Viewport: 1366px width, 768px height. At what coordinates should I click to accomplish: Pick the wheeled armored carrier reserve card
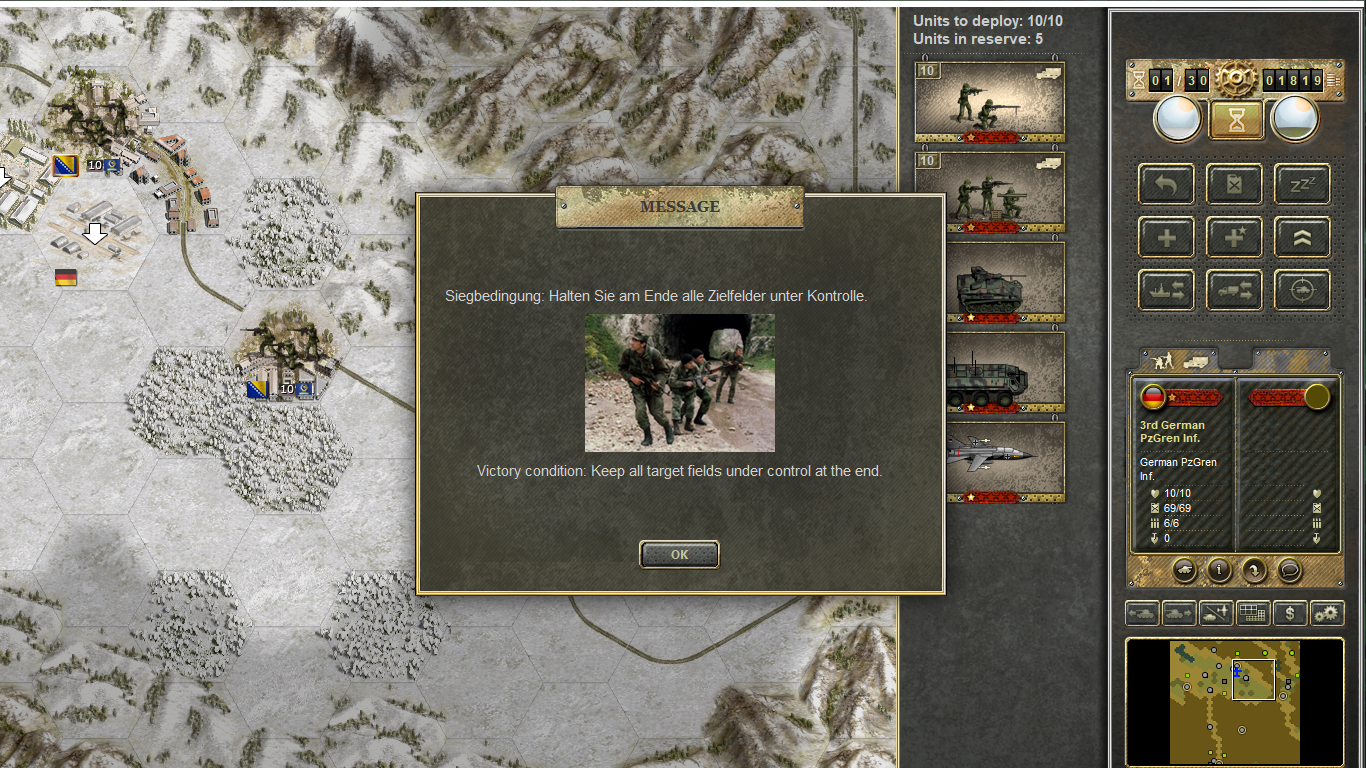tap(989, 372)
